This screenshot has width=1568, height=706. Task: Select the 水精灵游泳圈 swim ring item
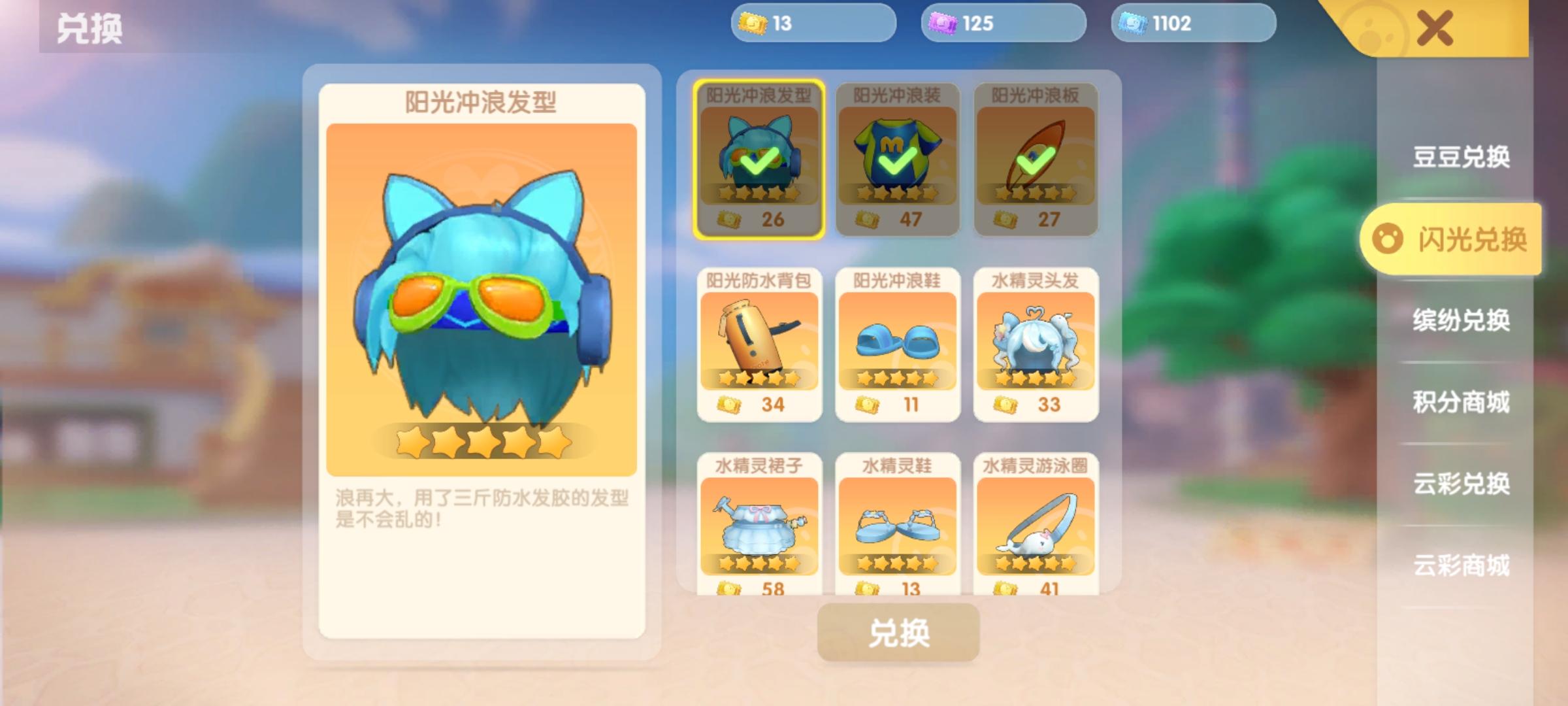click(1034, 529)
